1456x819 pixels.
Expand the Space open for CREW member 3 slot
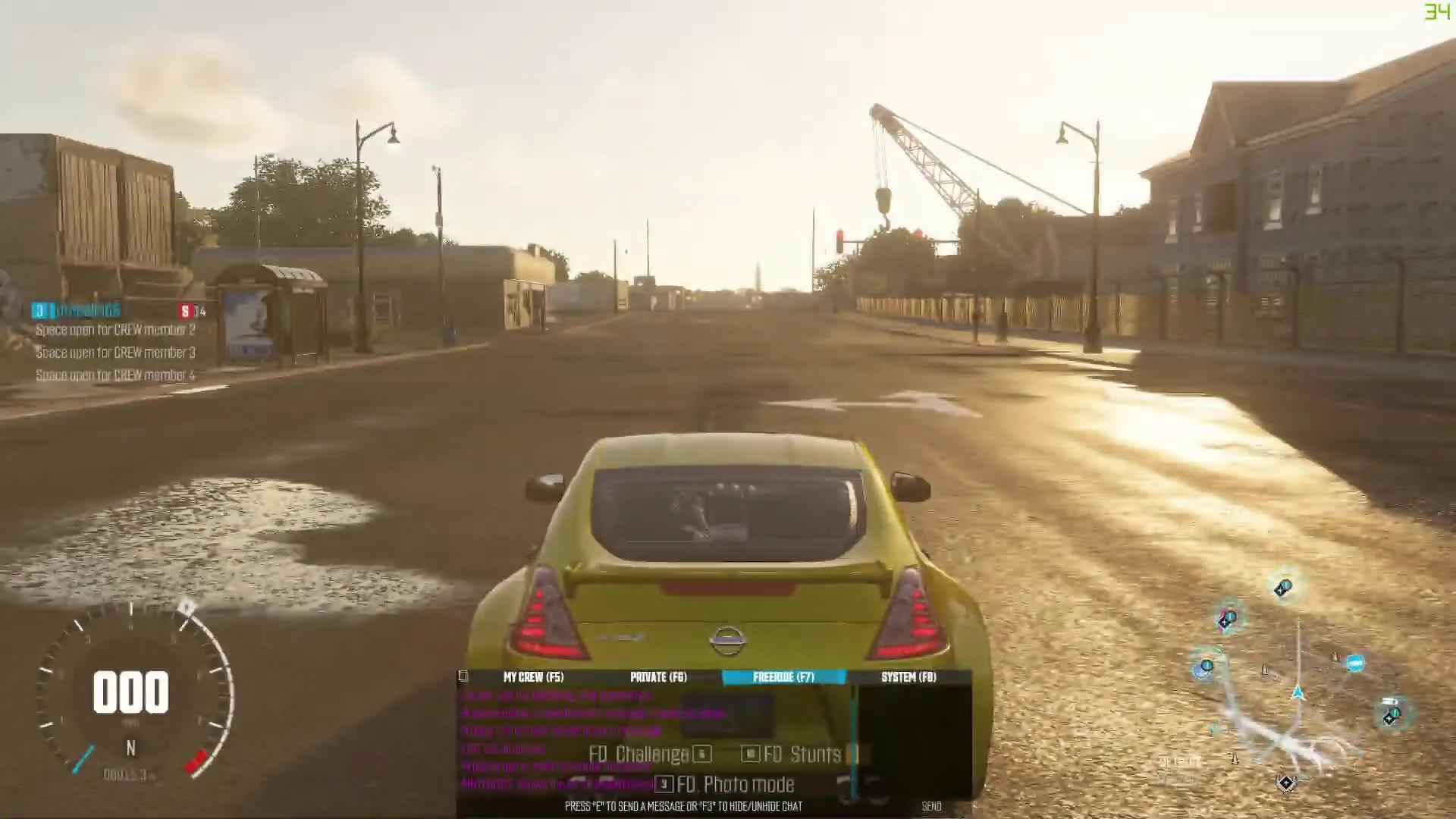114,353
